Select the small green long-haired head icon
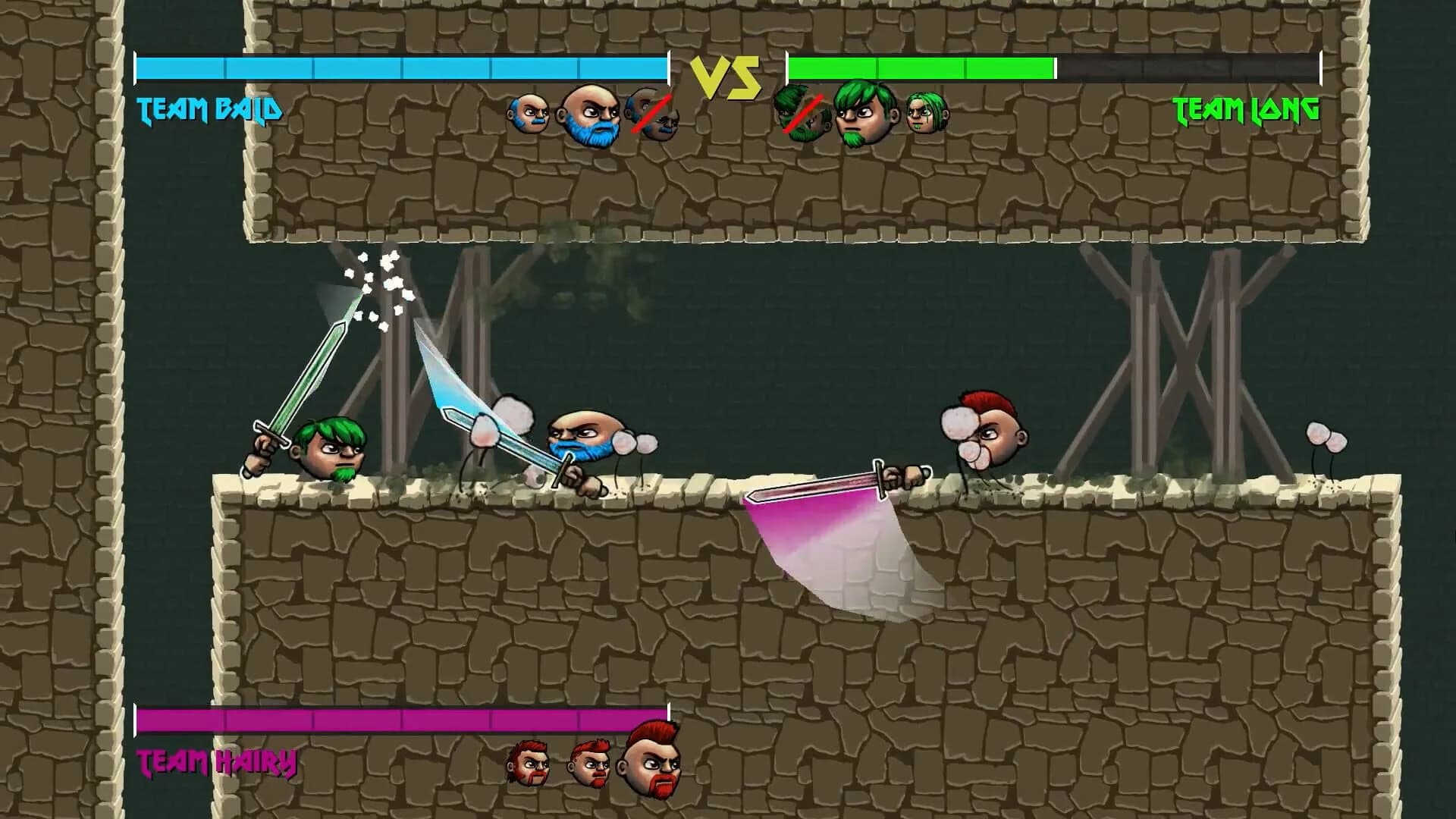 (x=927, y=115)
